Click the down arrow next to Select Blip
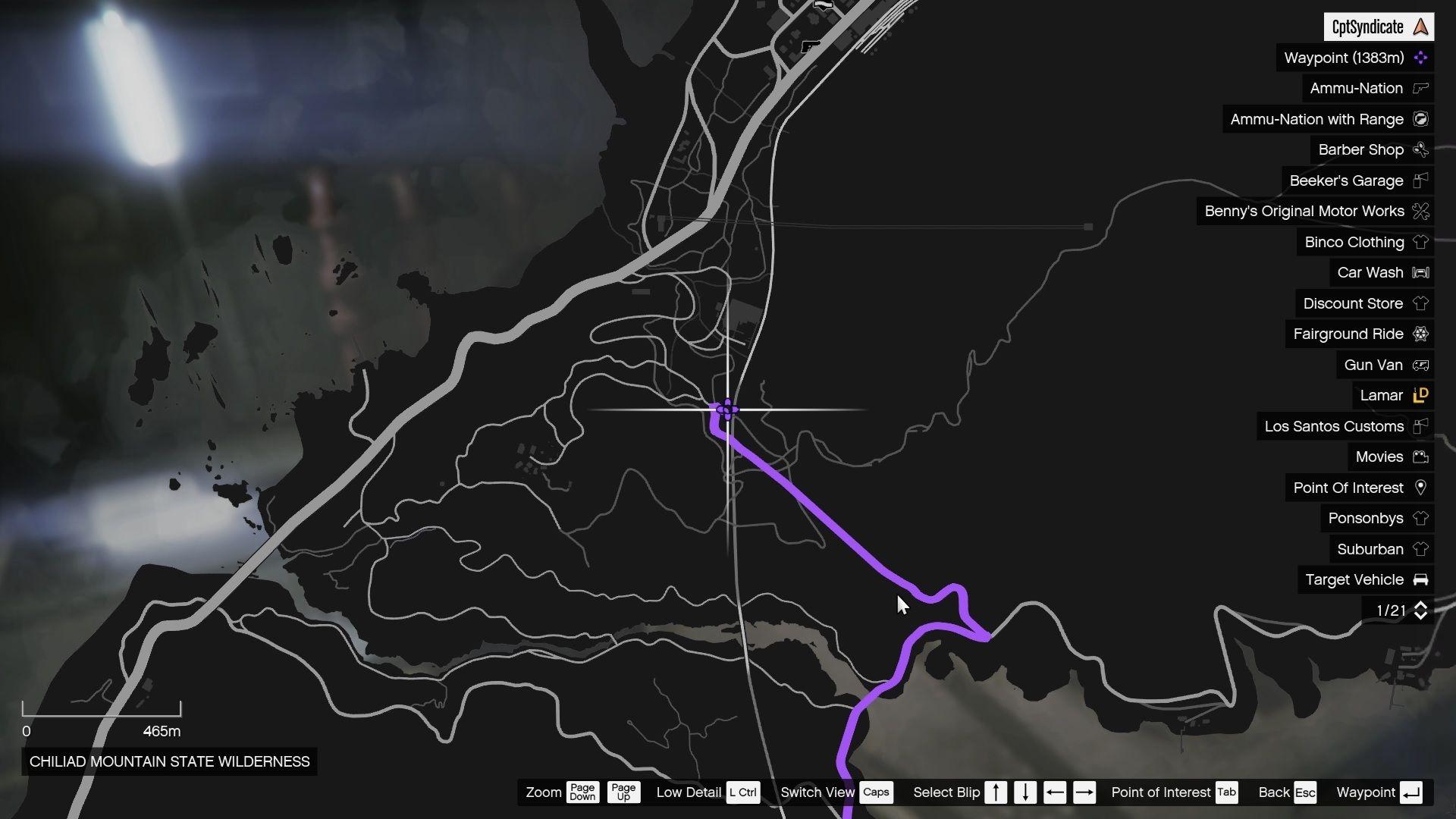 coord(1025,792)
